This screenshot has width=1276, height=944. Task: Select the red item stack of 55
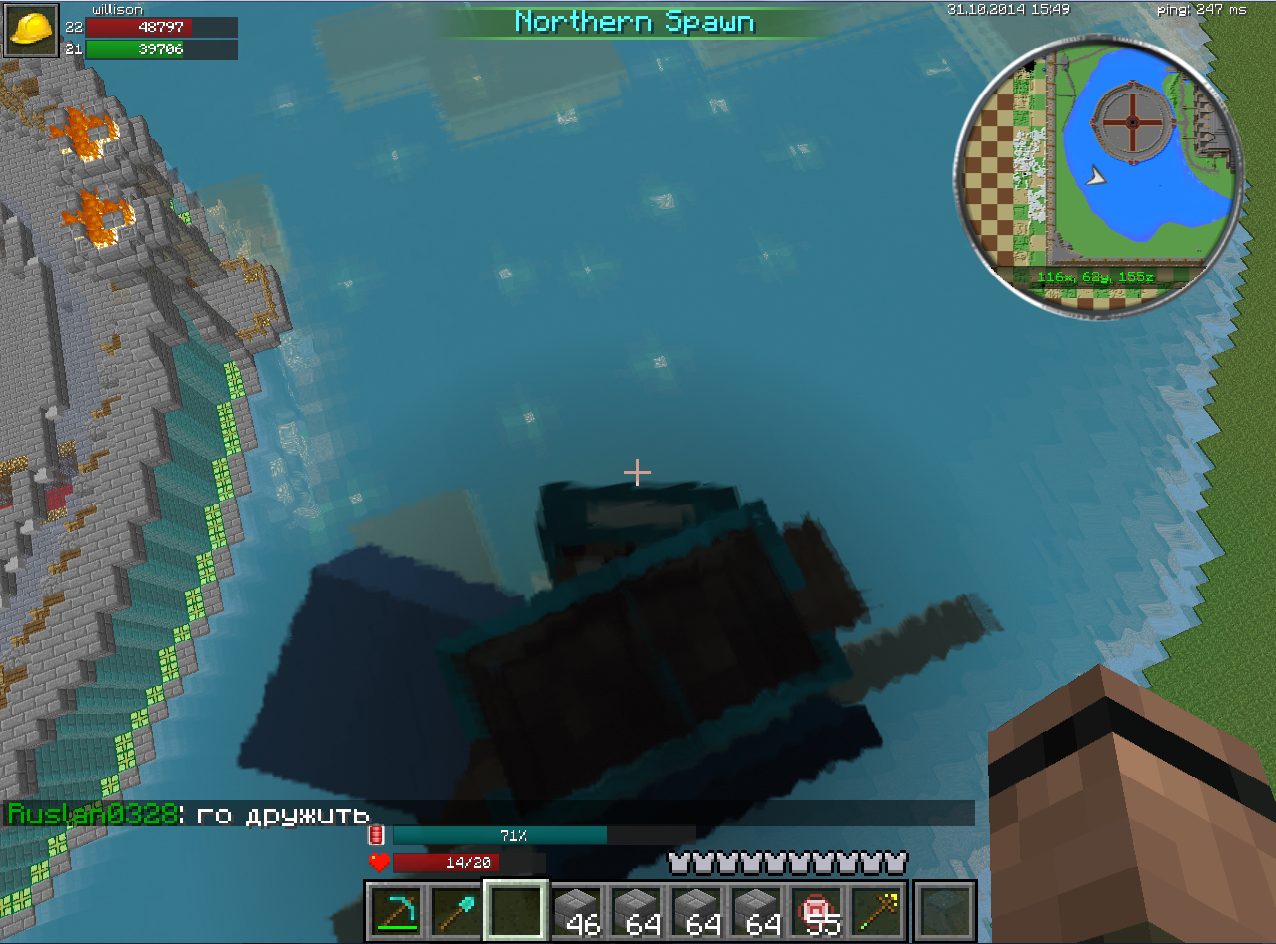(816, 910)
